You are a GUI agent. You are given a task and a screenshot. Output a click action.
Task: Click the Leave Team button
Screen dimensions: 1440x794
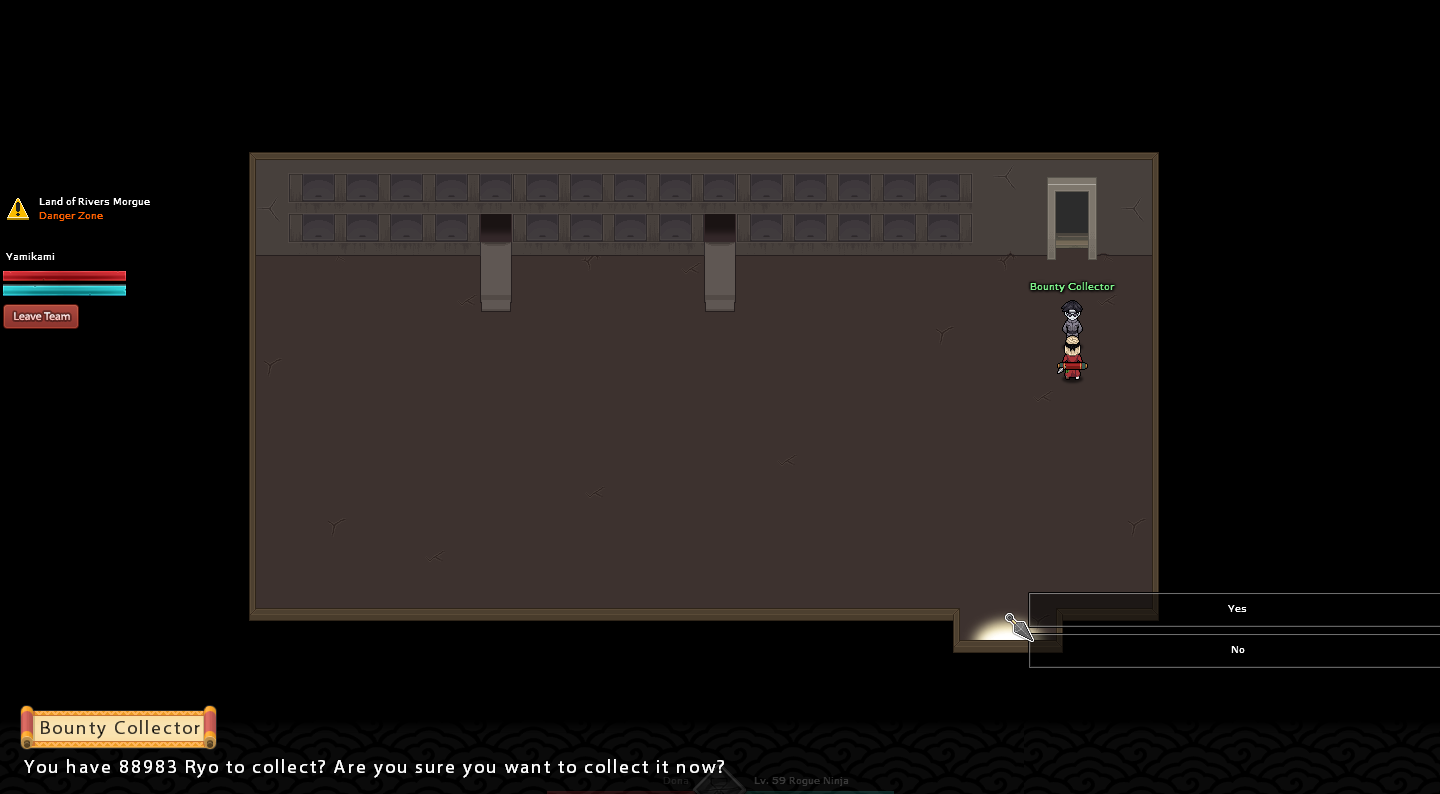tap(41, 317)
